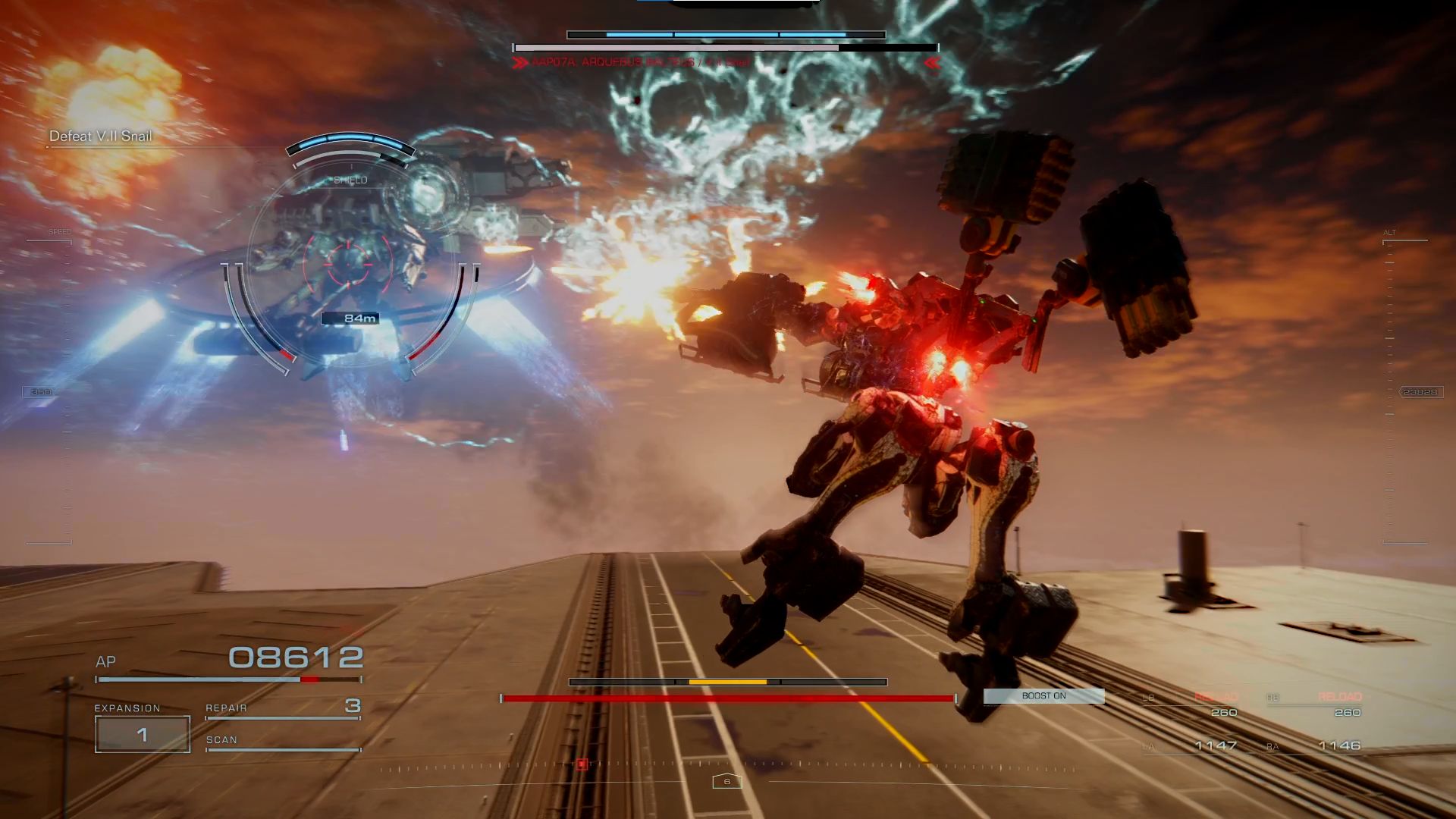
Task: Expand the shelter marker on the bottom compass
Action: click(x=726, y=781)
